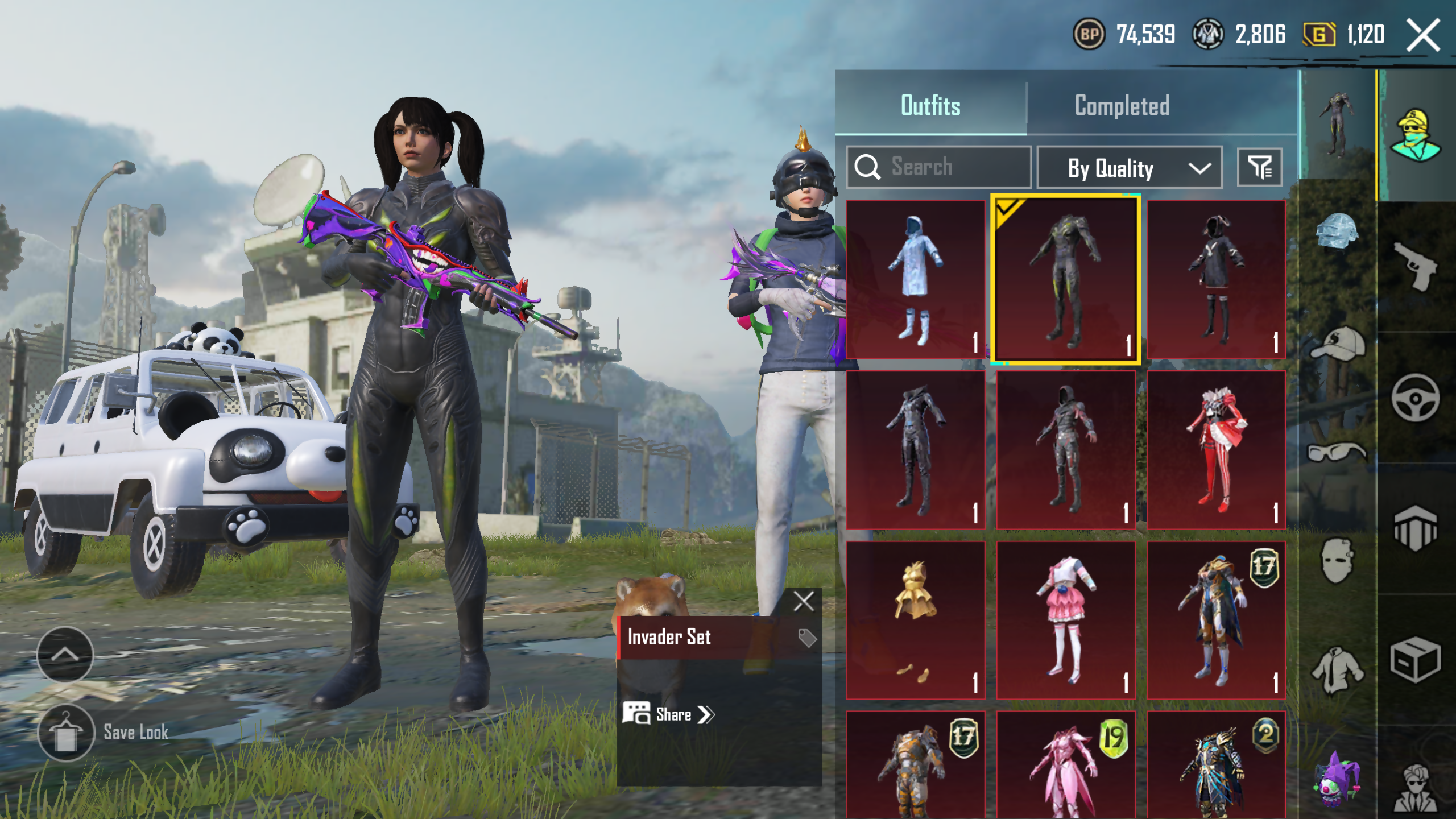Pick the pink skirt outfit
The width and height of the screenshot is (1456, 819).
[1065, 620]
